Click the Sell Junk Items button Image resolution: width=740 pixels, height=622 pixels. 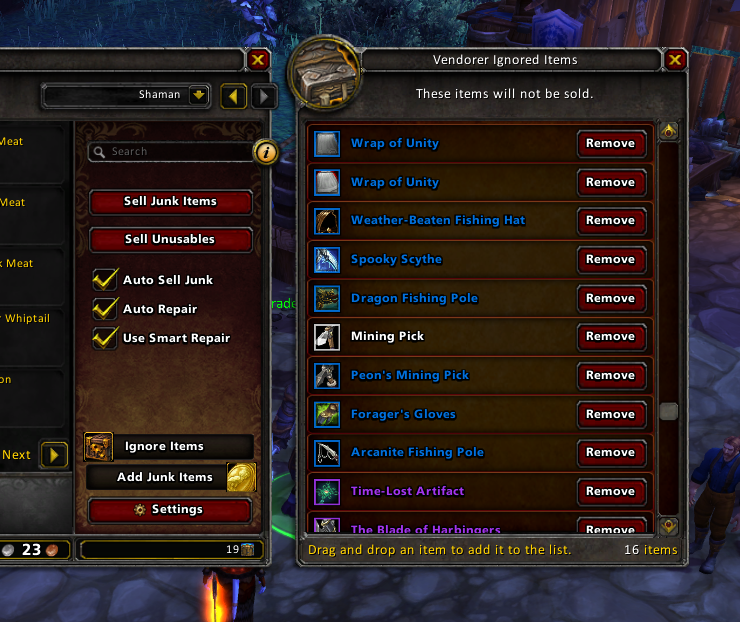pyautogui.click(x=170, y=201)
